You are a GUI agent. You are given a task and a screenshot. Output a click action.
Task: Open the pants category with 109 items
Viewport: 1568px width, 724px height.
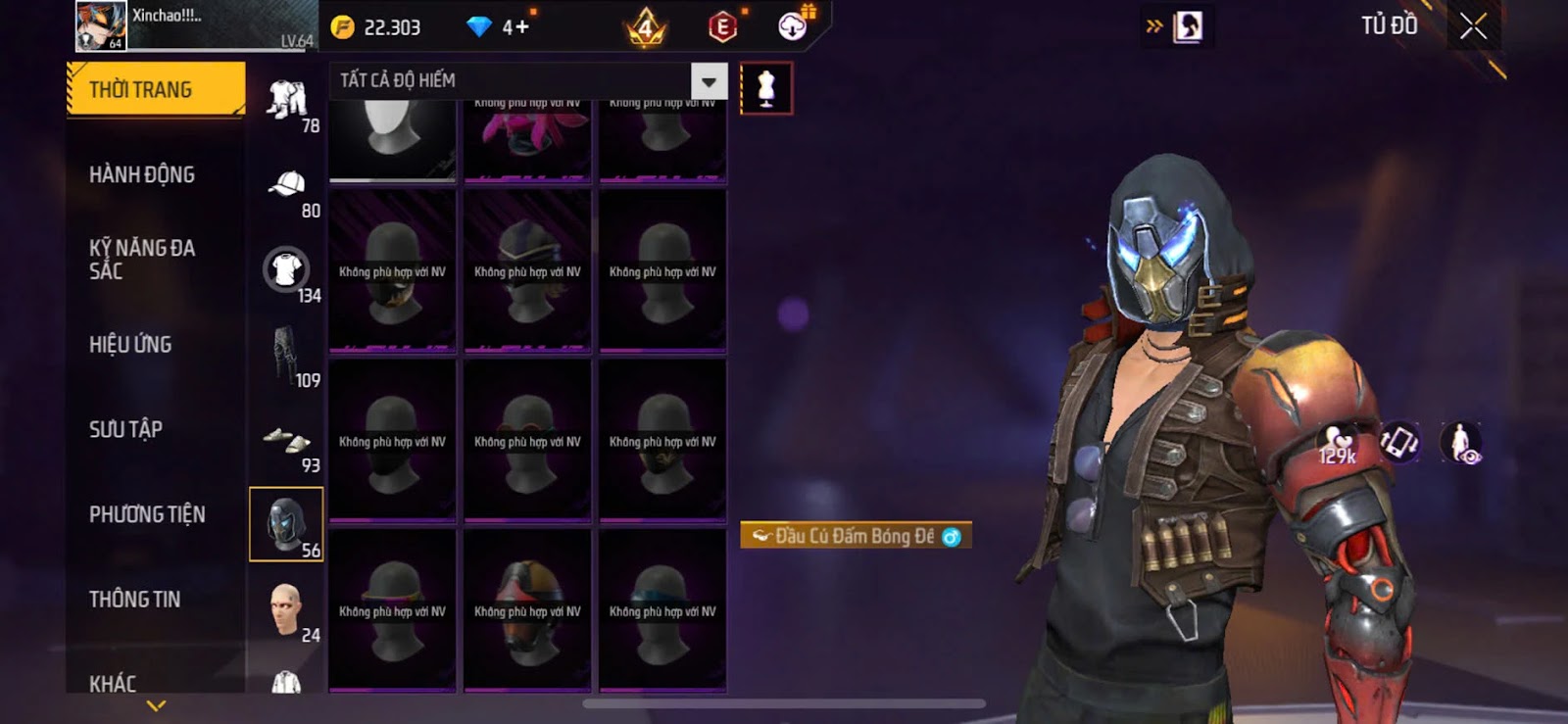tap(287, 358)
